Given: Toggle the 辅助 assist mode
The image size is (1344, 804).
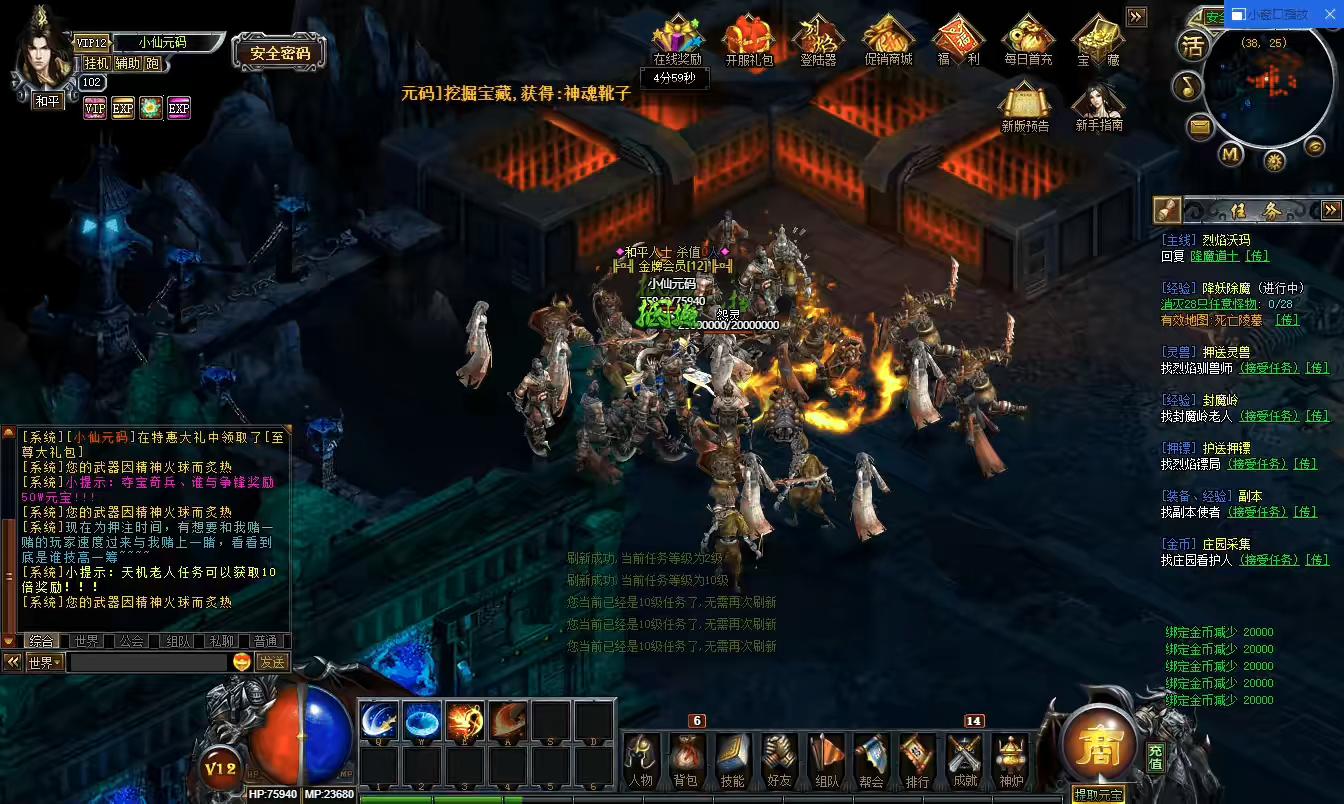Looking at the screenshot, I should pos(126,62).
